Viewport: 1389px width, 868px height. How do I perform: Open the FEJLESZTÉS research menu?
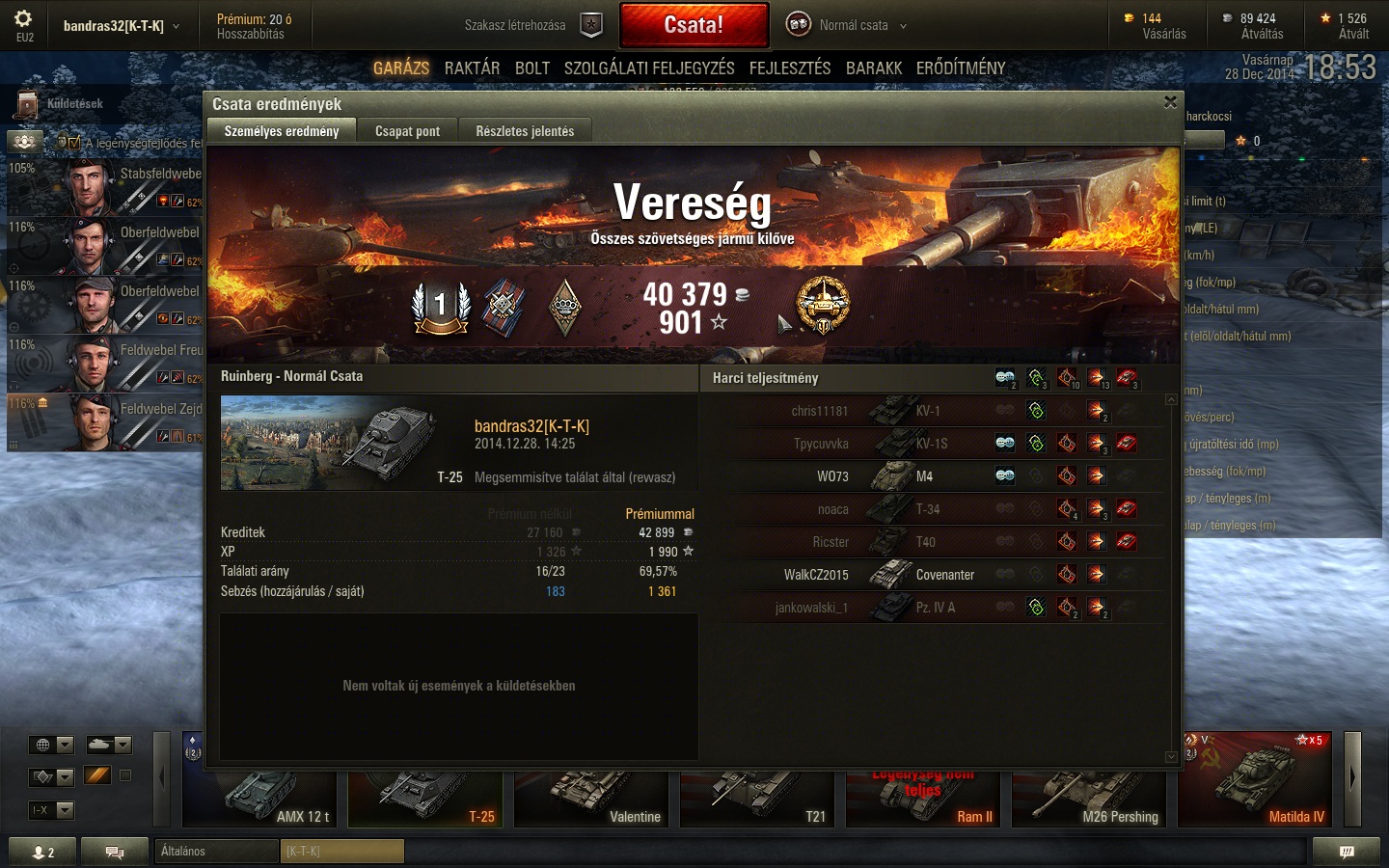click(x=790, y=68)
